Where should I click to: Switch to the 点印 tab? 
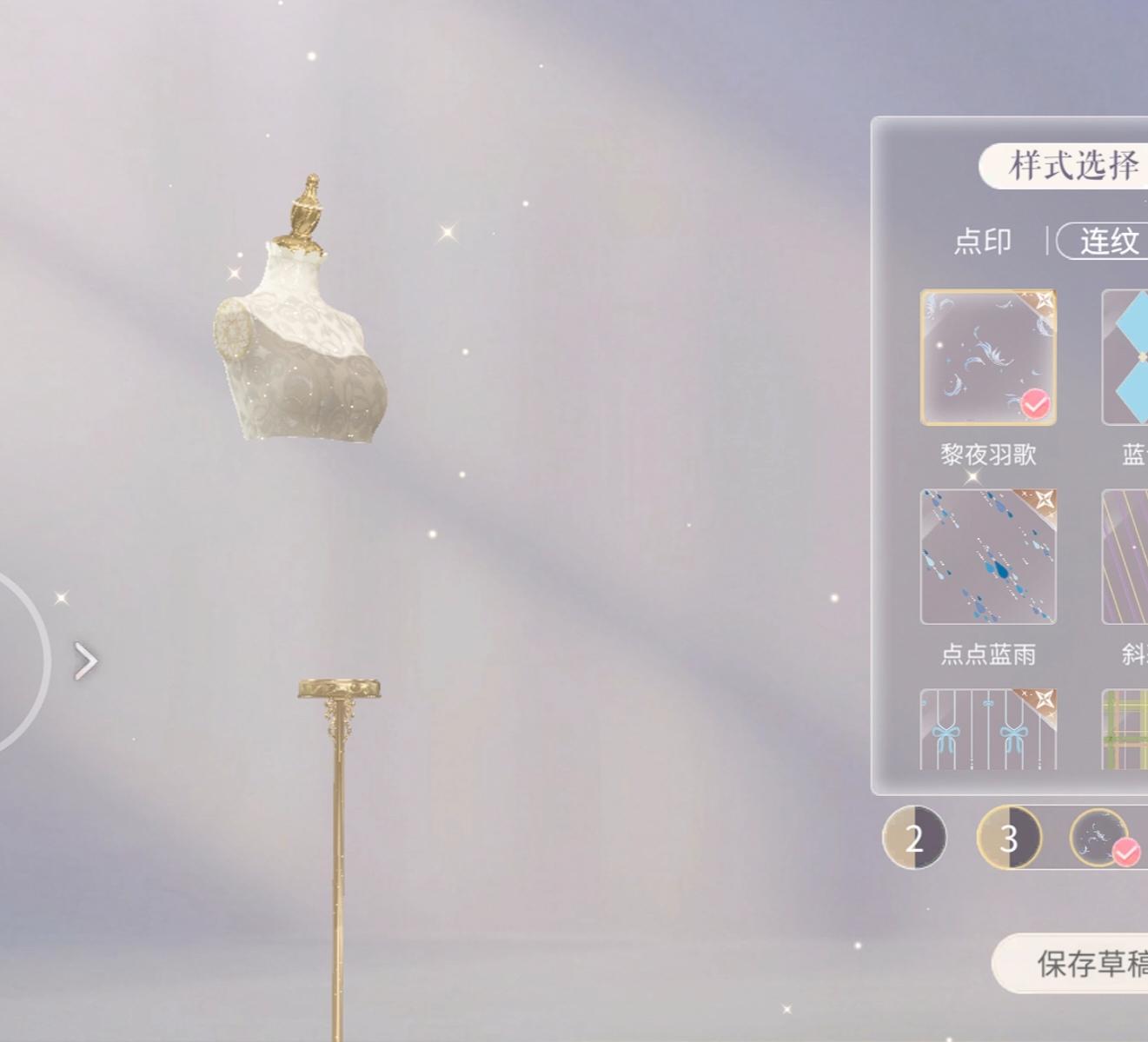pyautogui.click(x=983, y=242)
